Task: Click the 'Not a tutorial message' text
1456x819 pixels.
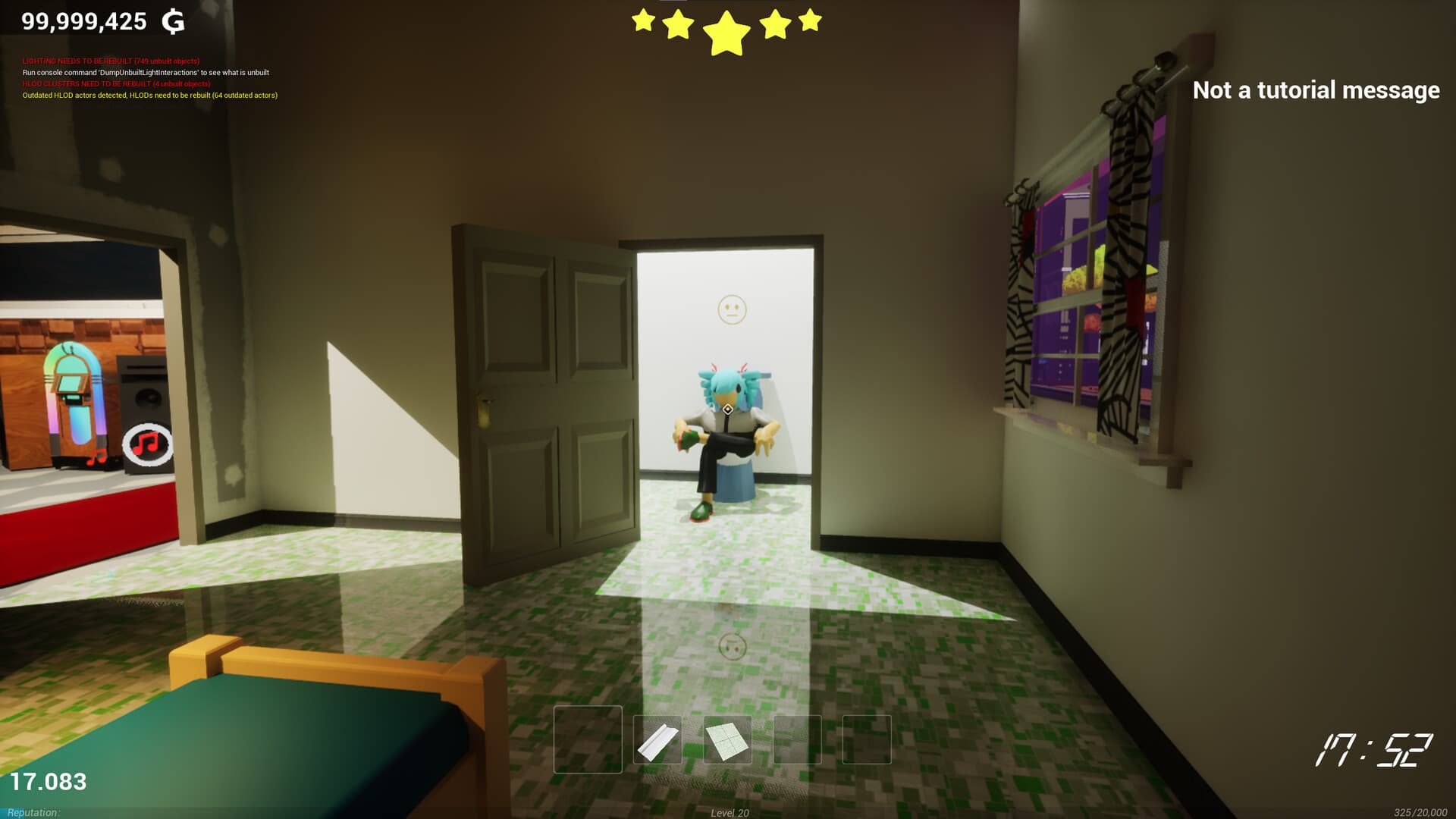Action: point(1315,90)
